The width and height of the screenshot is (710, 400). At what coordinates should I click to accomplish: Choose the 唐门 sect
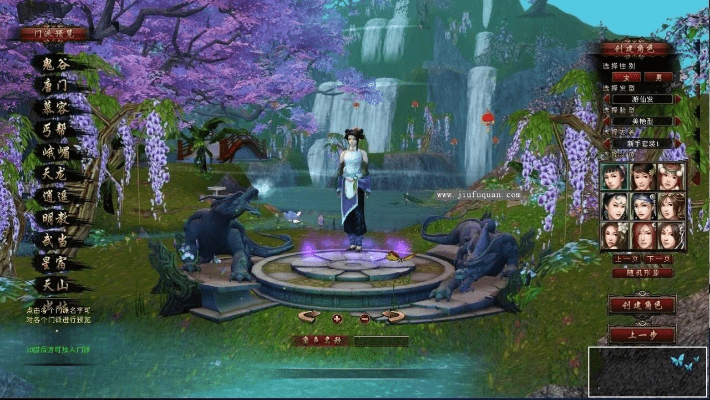coord(55,85)
